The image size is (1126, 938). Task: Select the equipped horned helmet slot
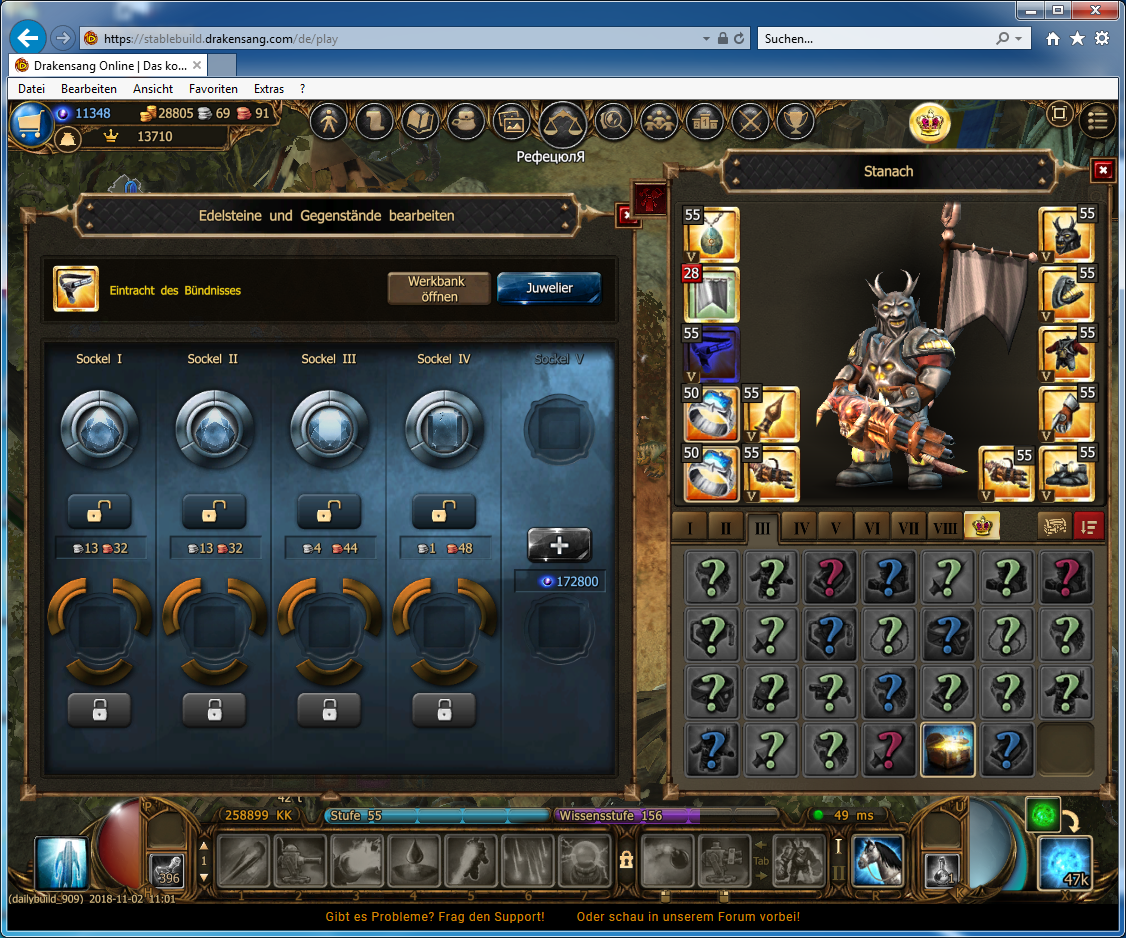point(1066,235)
